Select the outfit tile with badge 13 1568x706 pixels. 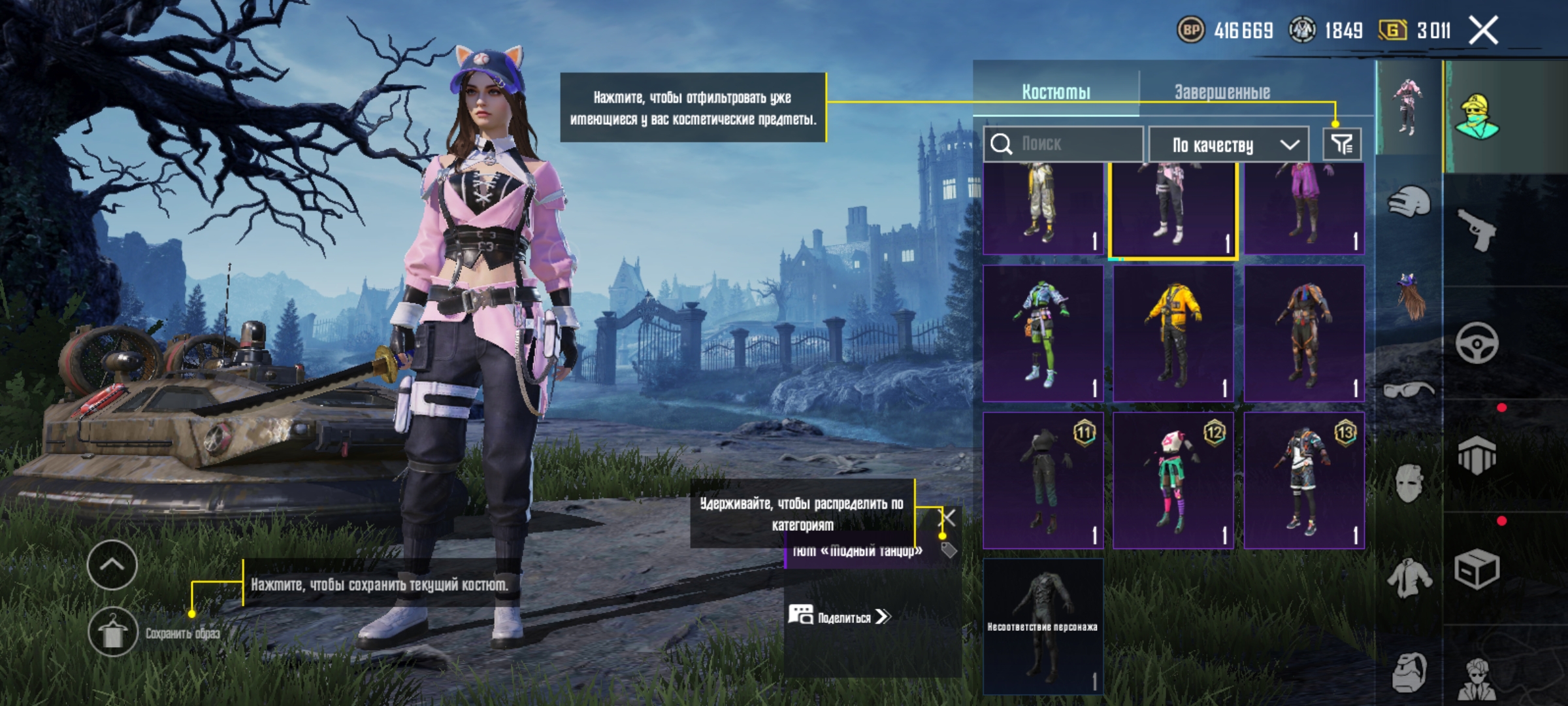click(x=1304, y=480)
